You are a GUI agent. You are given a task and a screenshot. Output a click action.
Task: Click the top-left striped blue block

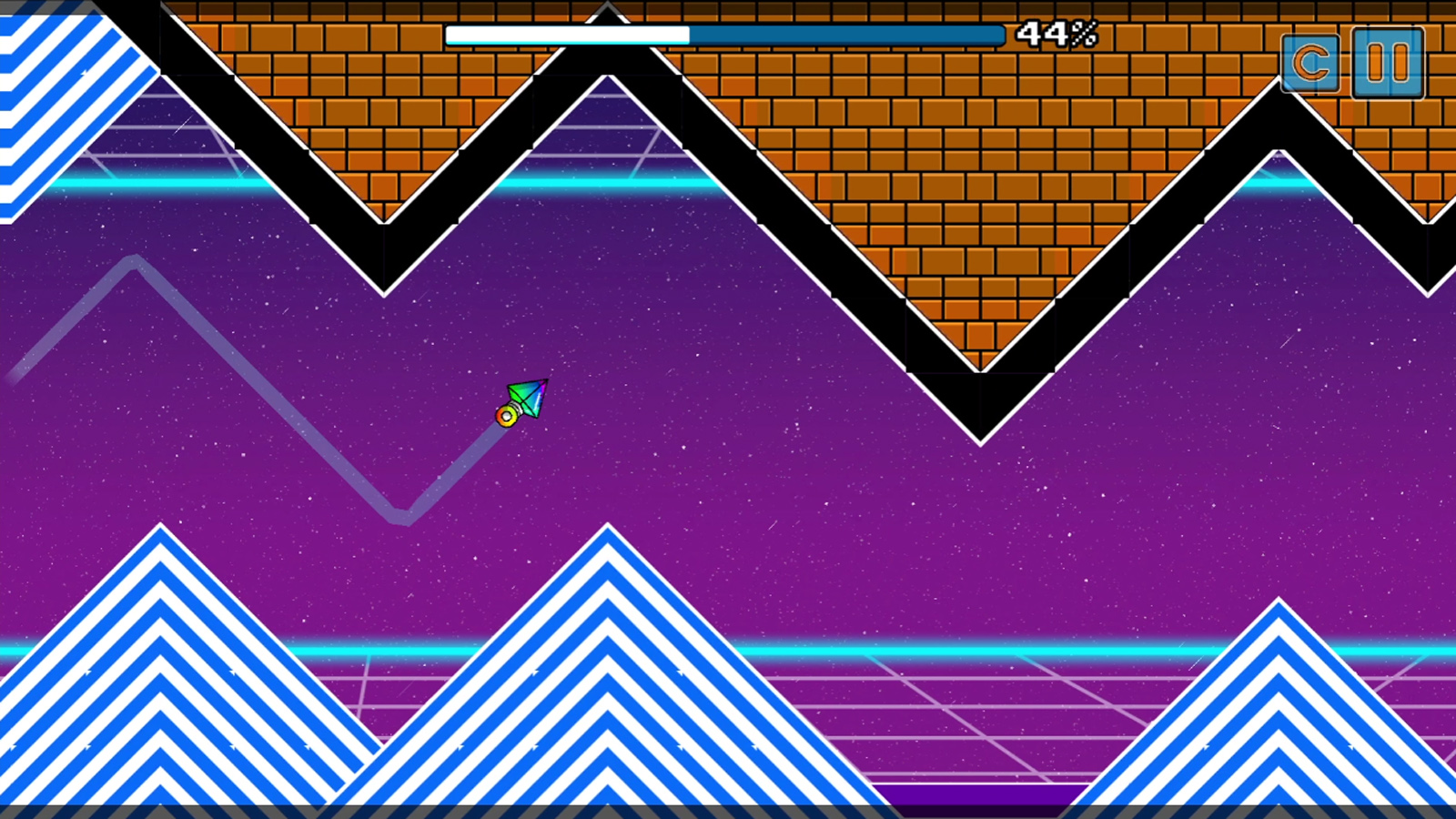(x=50, y=100)
